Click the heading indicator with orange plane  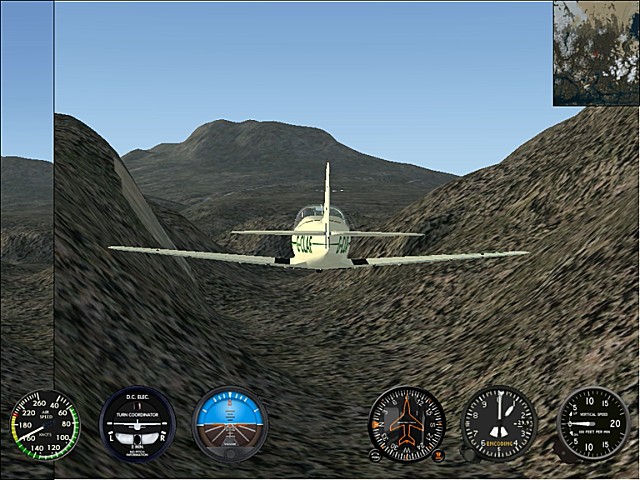coord(406,423)
